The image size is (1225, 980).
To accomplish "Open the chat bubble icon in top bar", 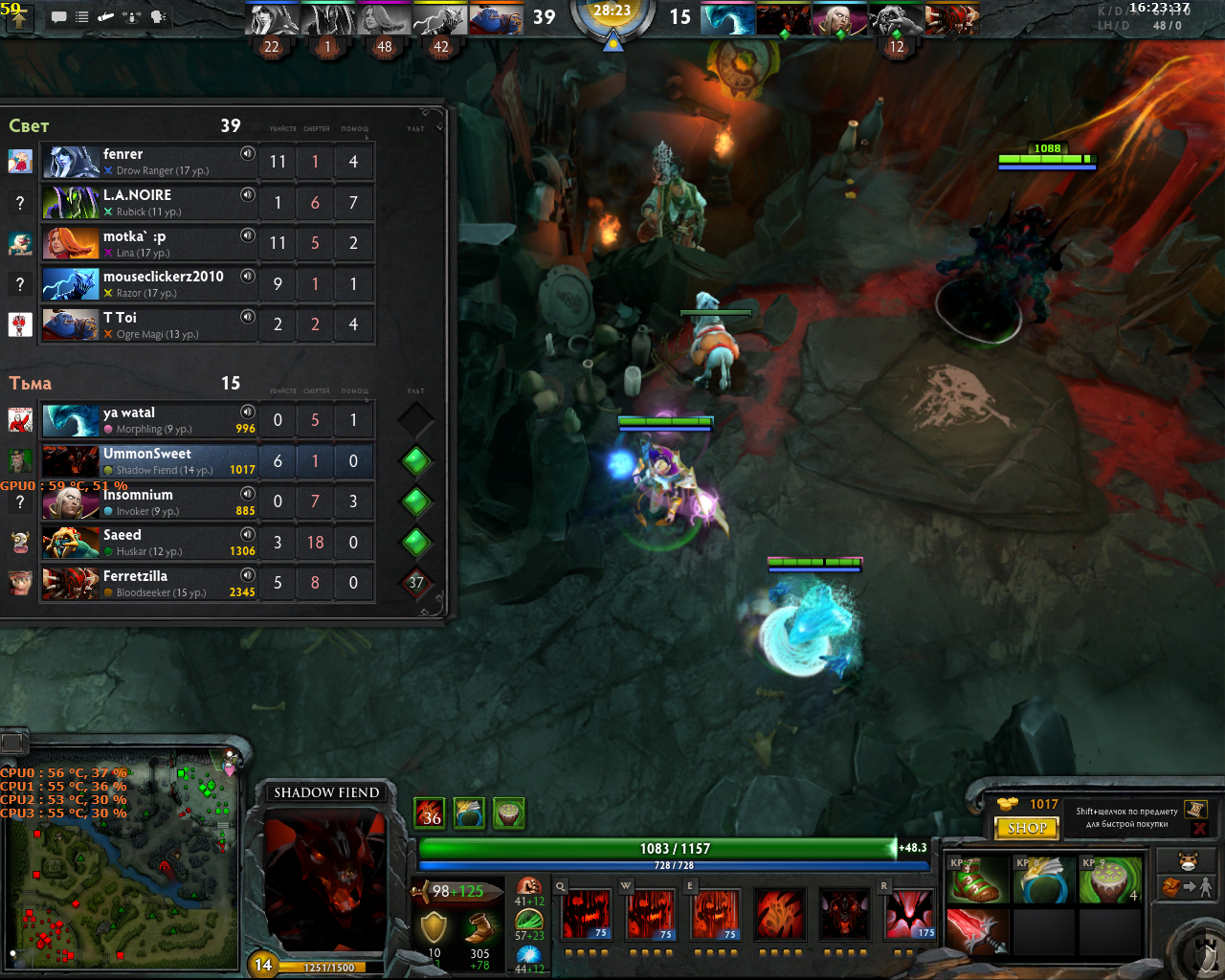I will pyautogui.click(x=59, y=17).
